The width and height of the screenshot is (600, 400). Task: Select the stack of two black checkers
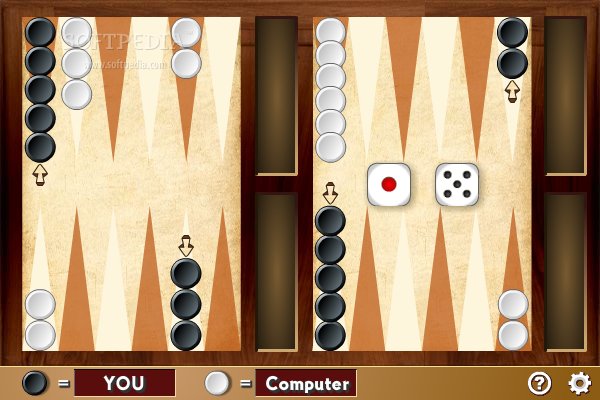(x=512, y=48)
